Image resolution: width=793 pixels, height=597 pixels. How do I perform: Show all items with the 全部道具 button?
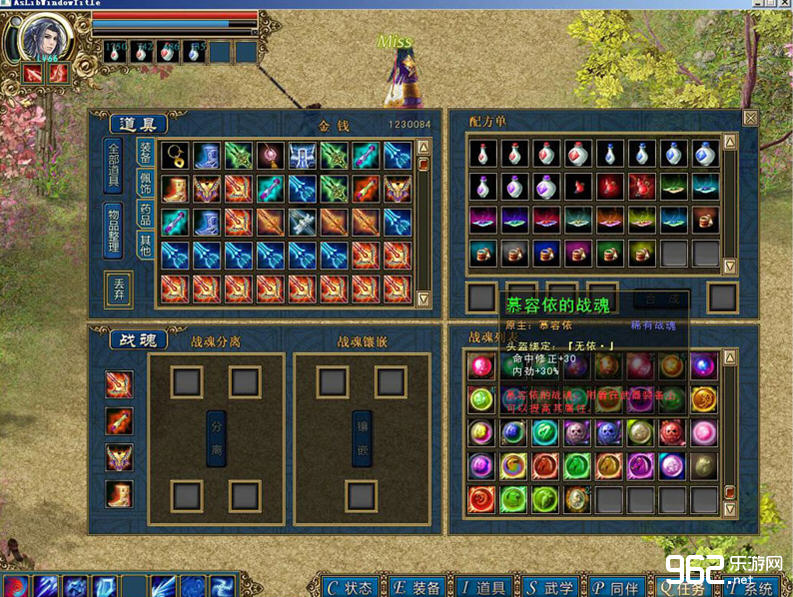point(115,166)
